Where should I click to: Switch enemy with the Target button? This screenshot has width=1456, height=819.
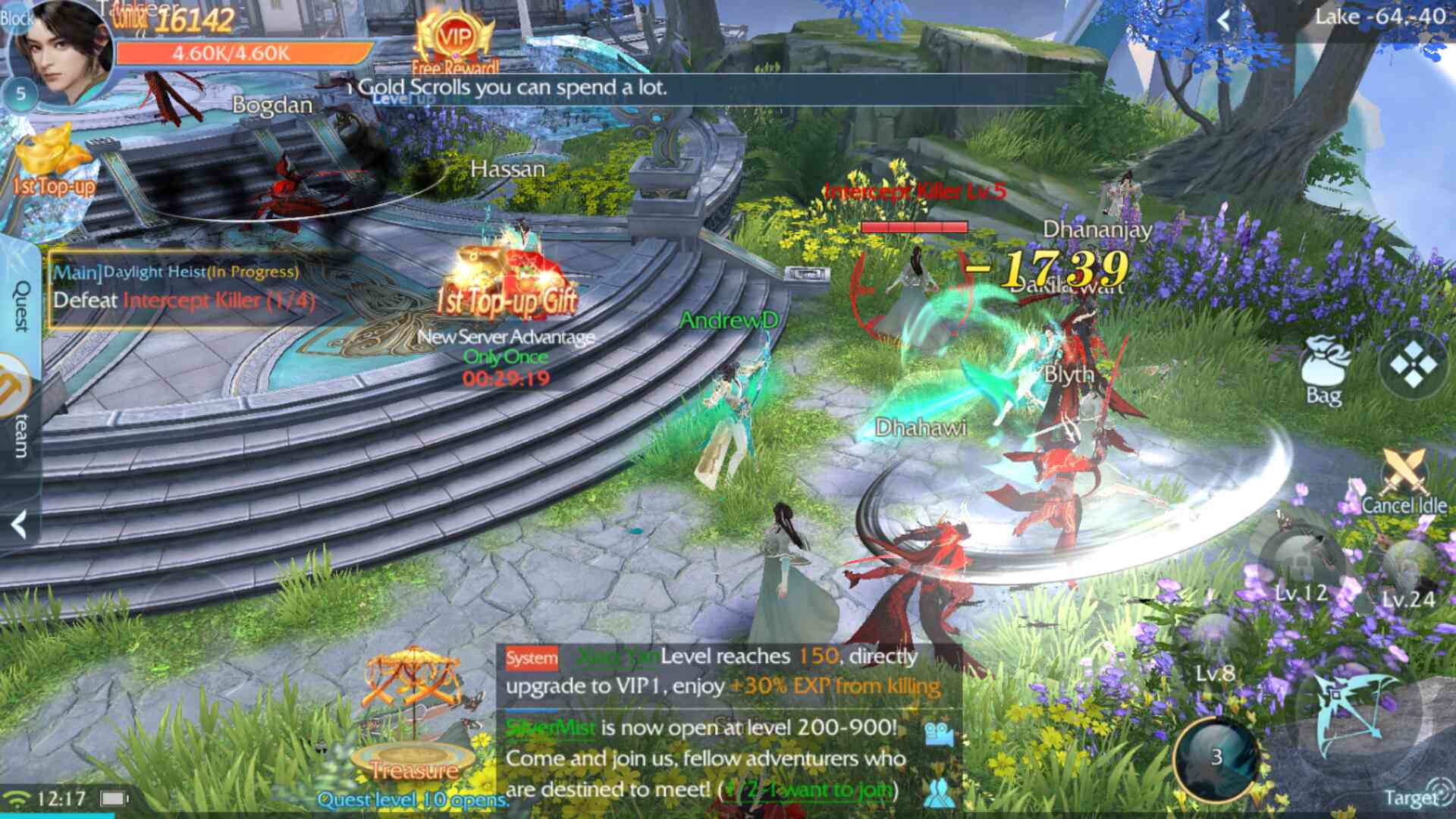click(1410, 796)
